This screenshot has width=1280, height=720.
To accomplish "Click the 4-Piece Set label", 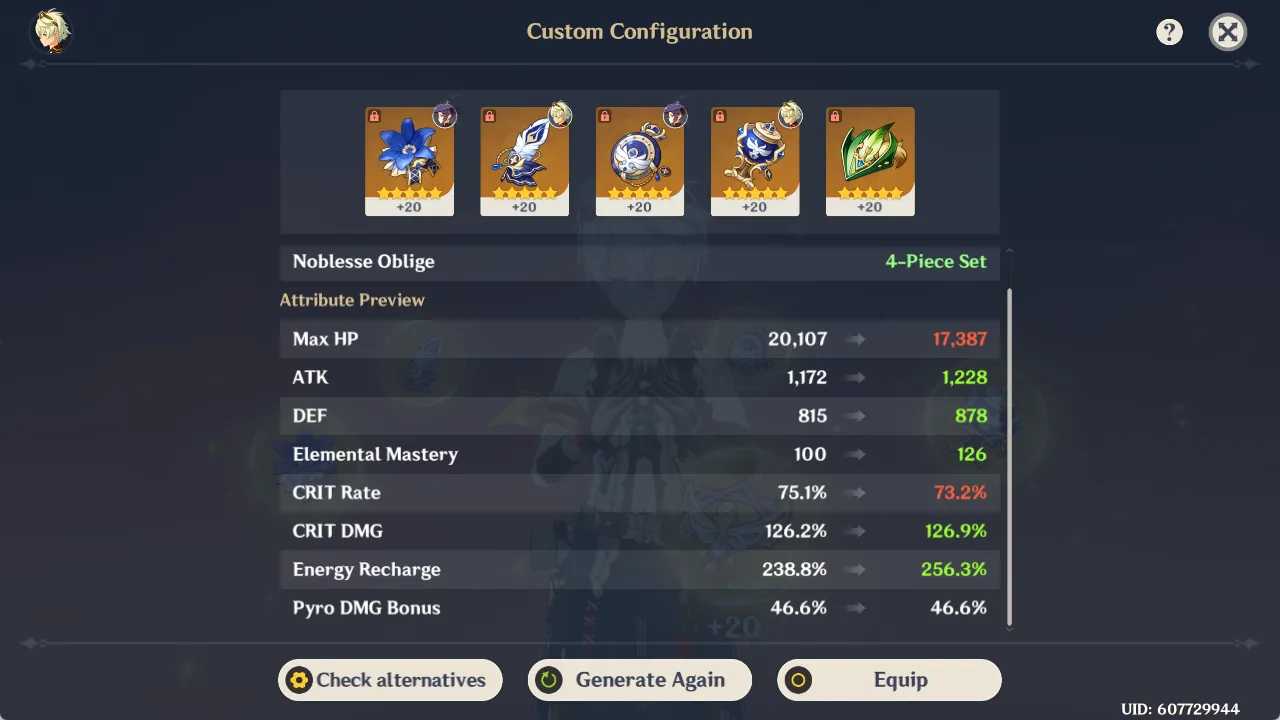I will point(935,261).
